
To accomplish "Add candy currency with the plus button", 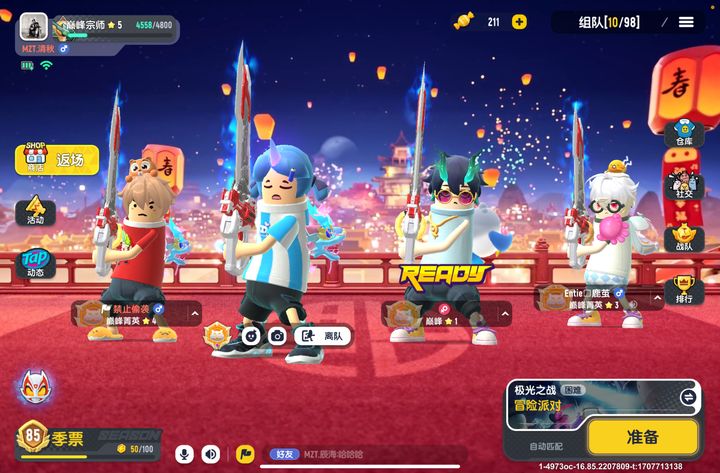I will pyautogui.click(x=519, y=22).
